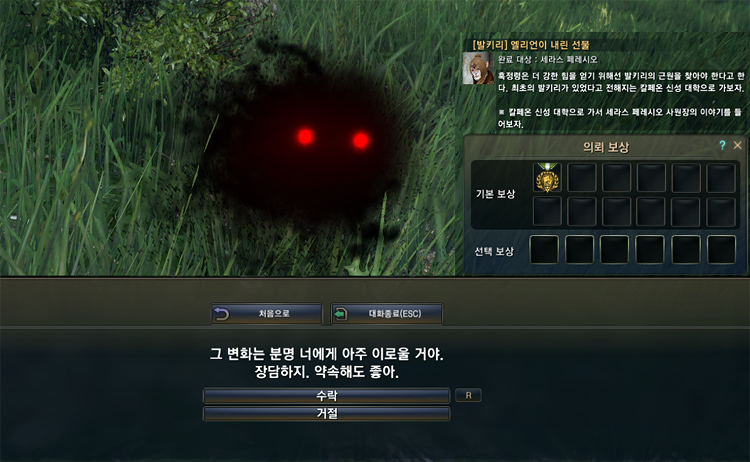Inspect the gold medal reward item
750x462 pixels.
[x=547, y=178]
